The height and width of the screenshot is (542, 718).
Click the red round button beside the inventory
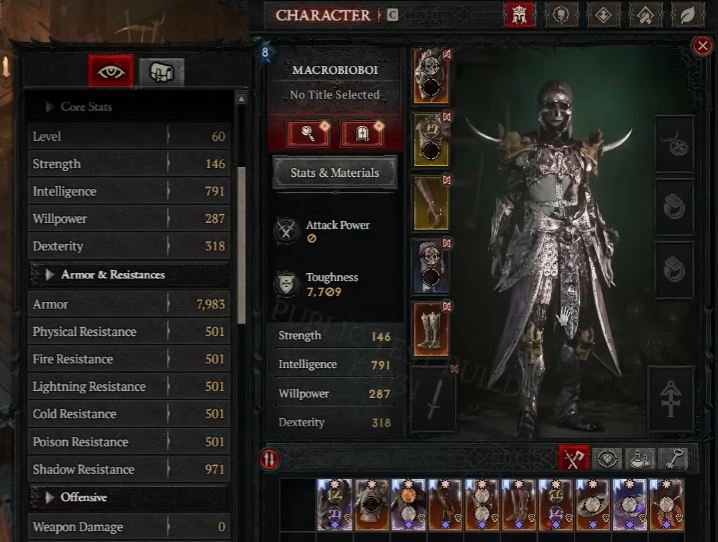269,459
